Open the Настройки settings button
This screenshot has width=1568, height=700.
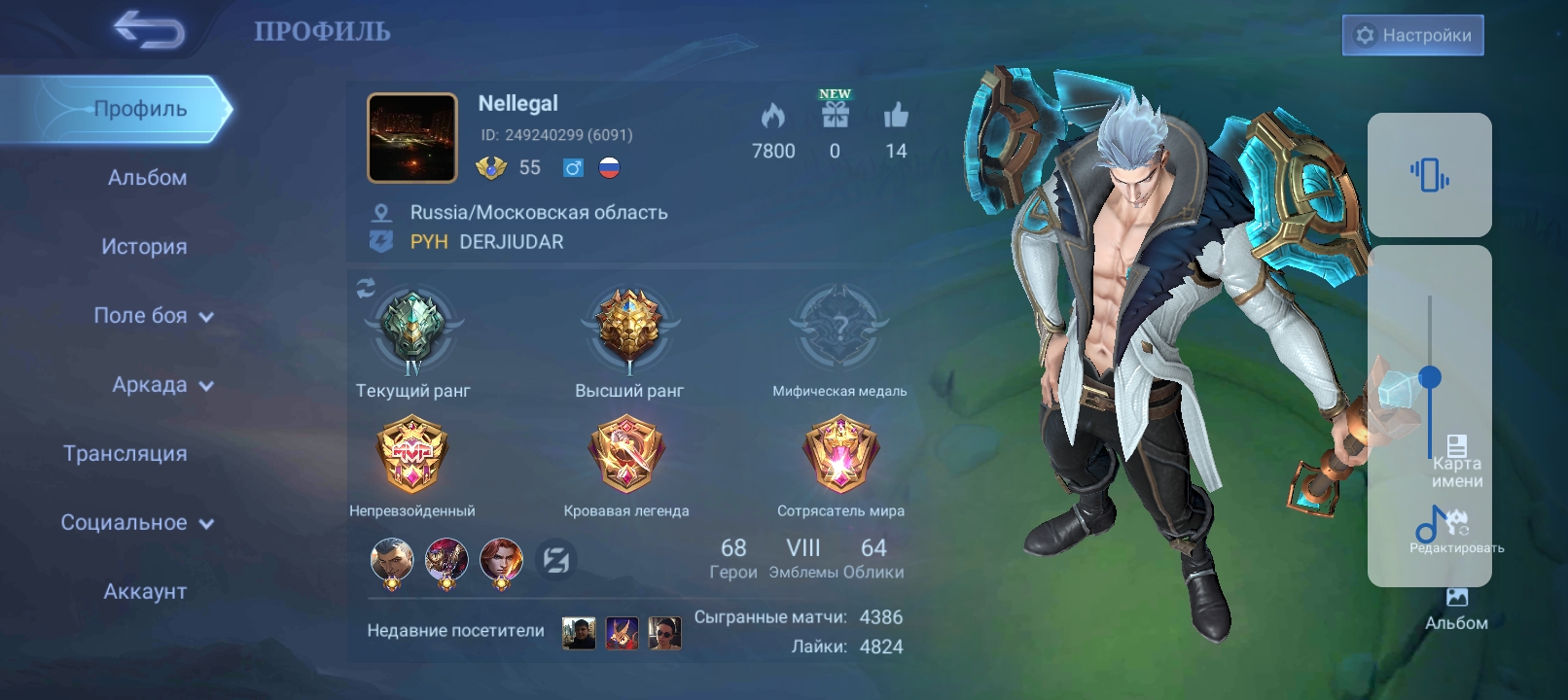click(x=1412, y=35)
